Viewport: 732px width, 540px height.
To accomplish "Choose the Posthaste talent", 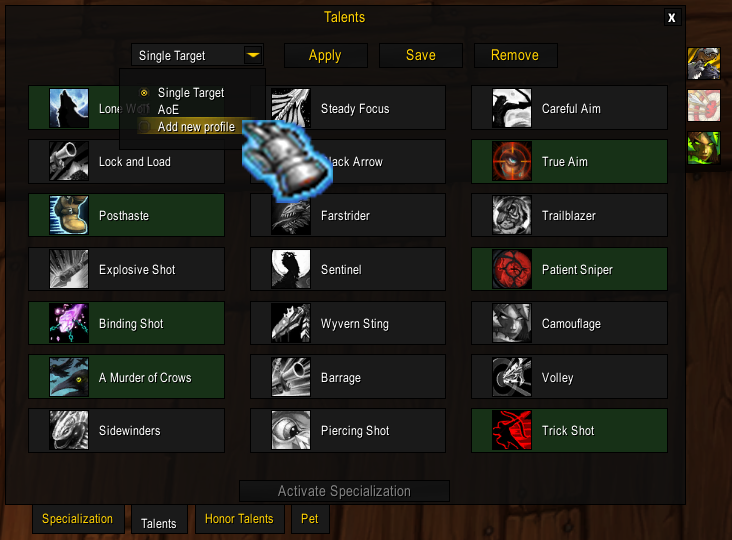I will (x=126, y=216).
